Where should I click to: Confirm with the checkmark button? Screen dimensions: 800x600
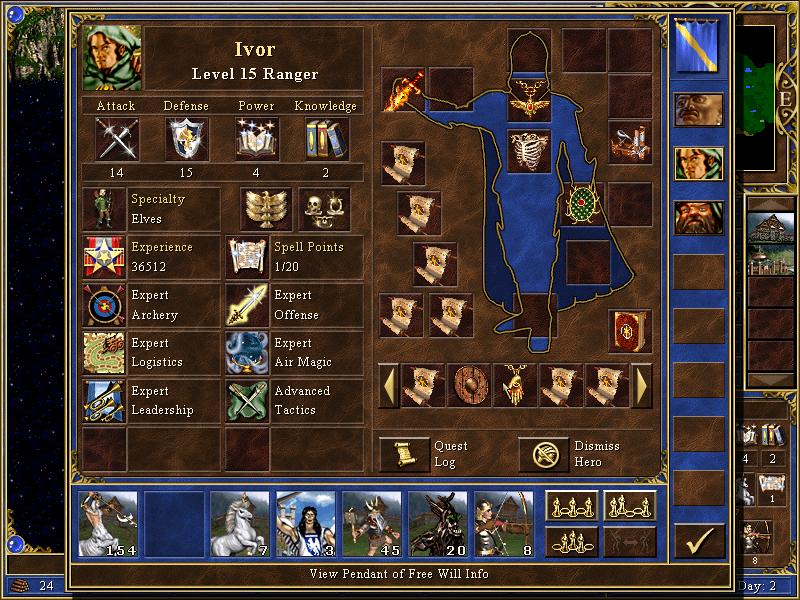pyautogui.click(x=698, y=542)
